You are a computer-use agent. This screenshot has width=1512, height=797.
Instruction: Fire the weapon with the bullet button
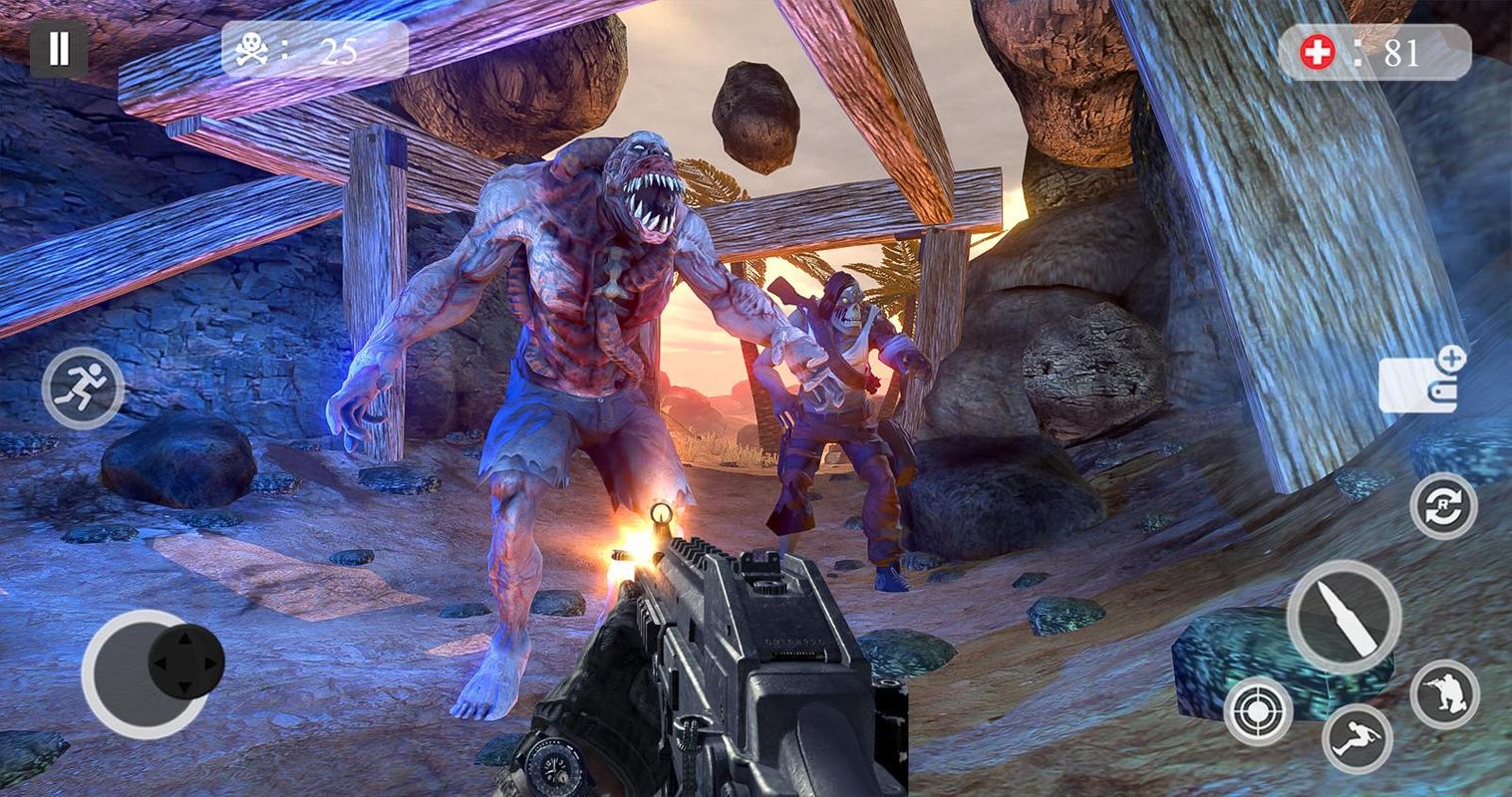click(1344, 617)
